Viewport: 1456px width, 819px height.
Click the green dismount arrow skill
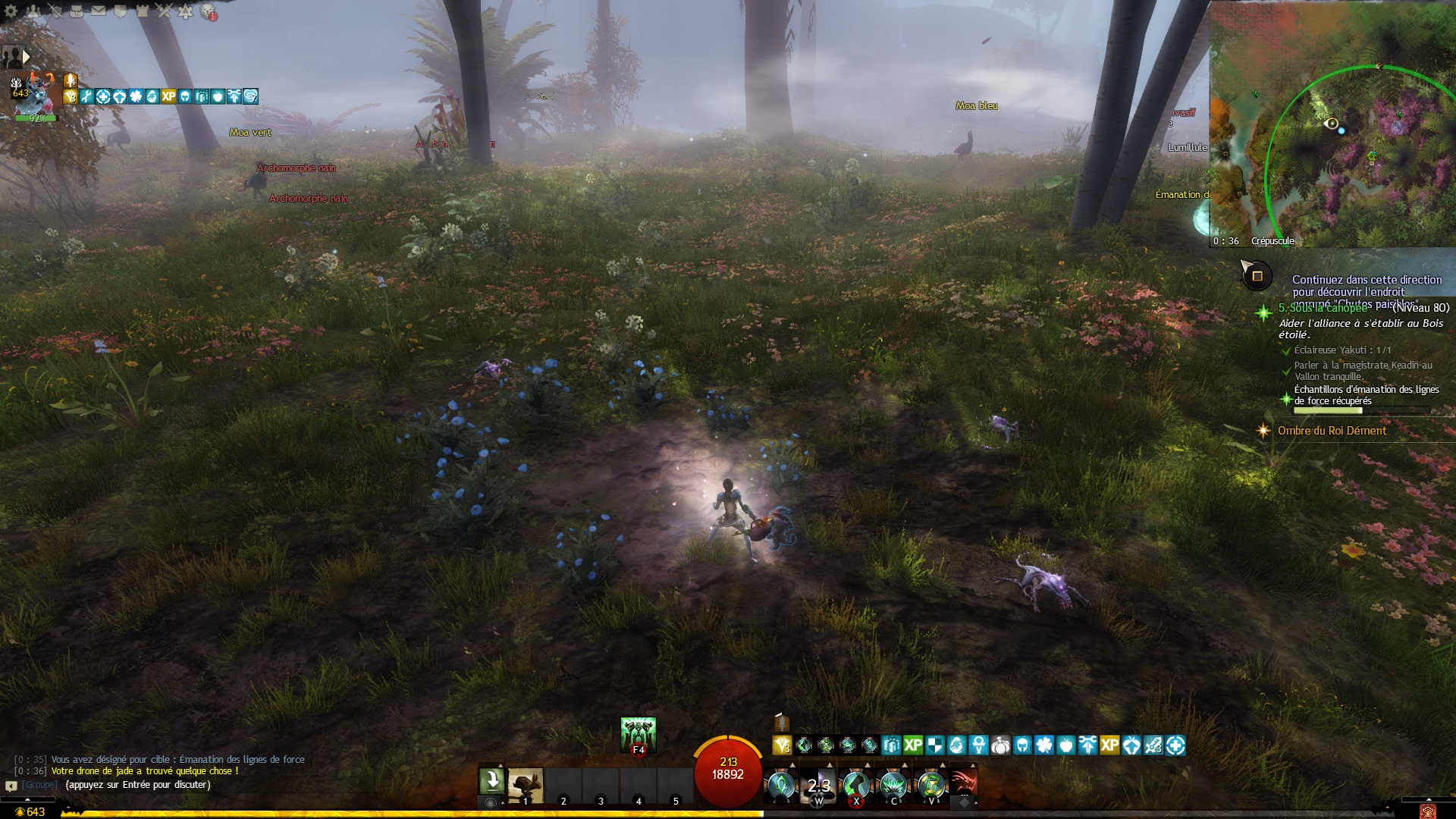(491, 781)
